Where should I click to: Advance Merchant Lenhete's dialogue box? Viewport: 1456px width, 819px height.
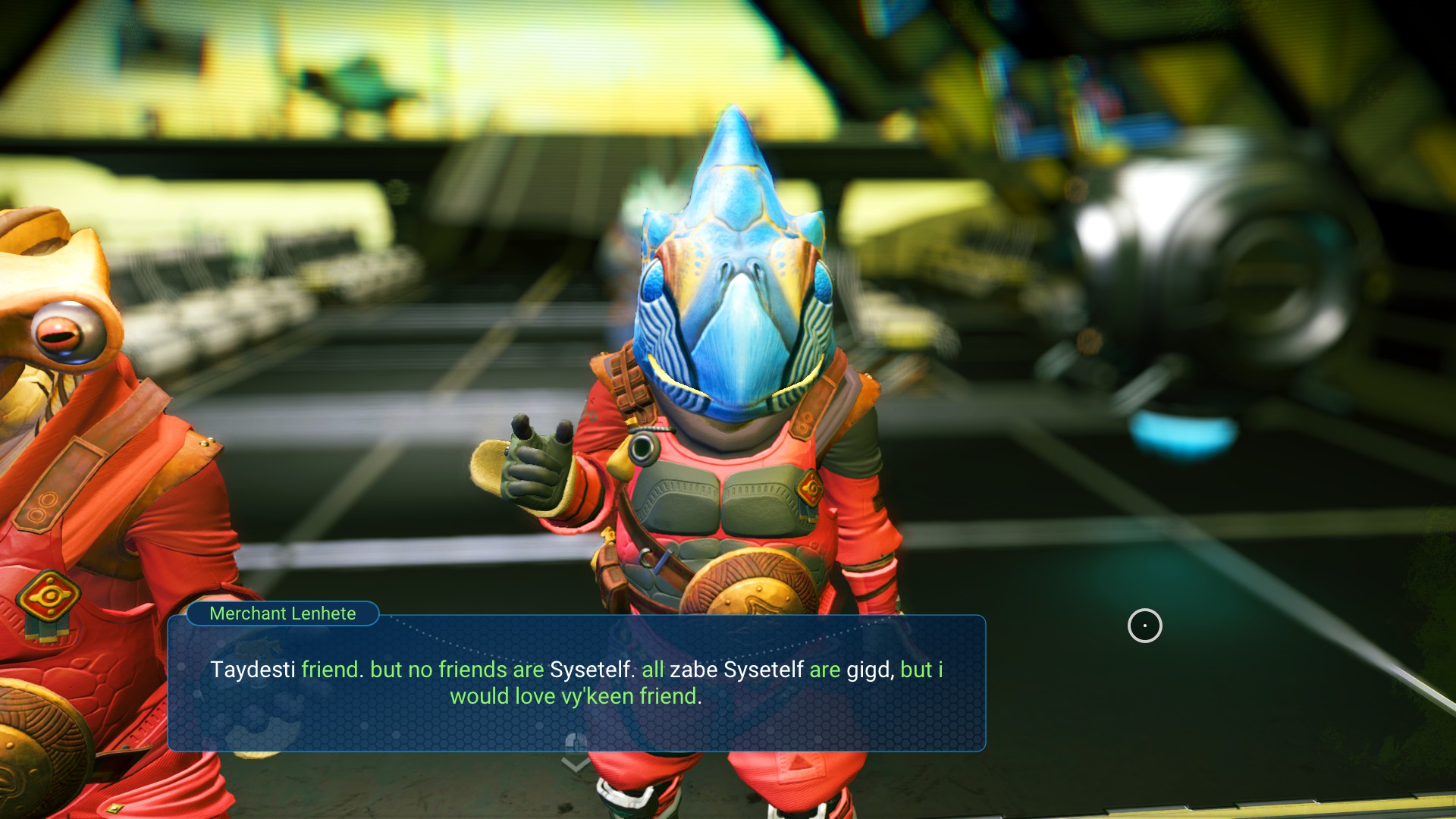pos(576,682)
